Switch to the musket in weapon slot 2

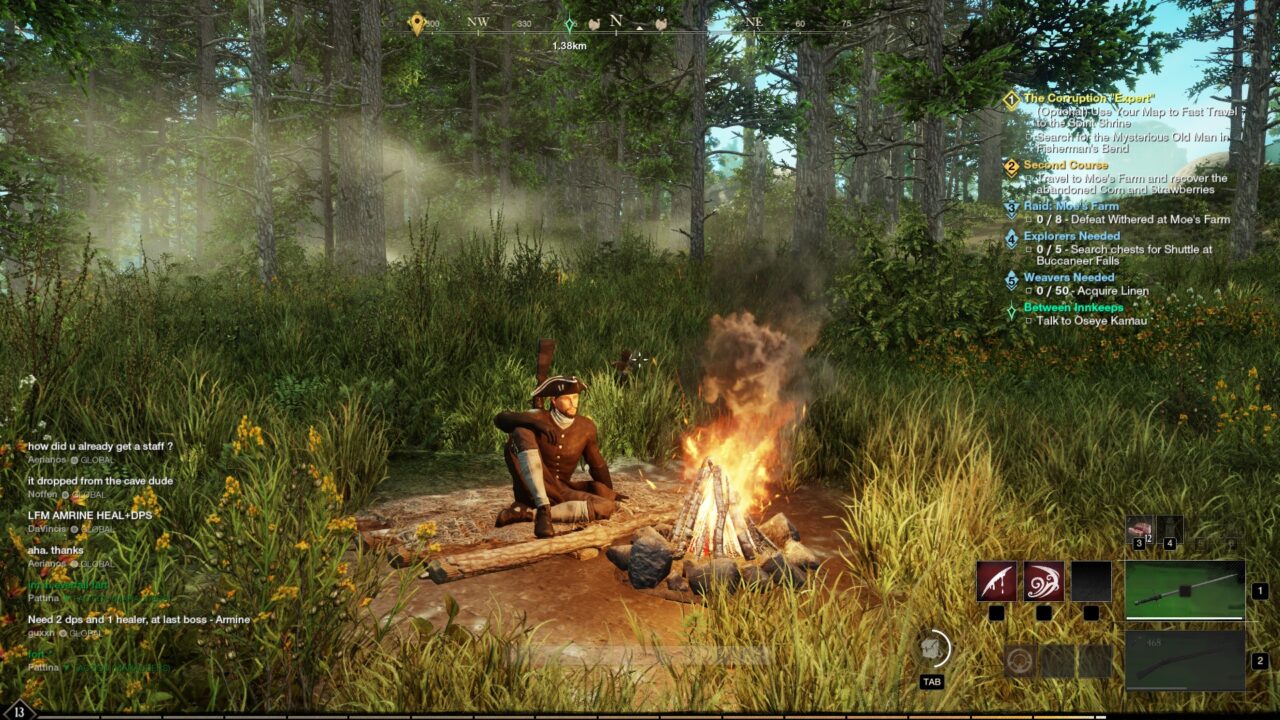pos(1185,660)
